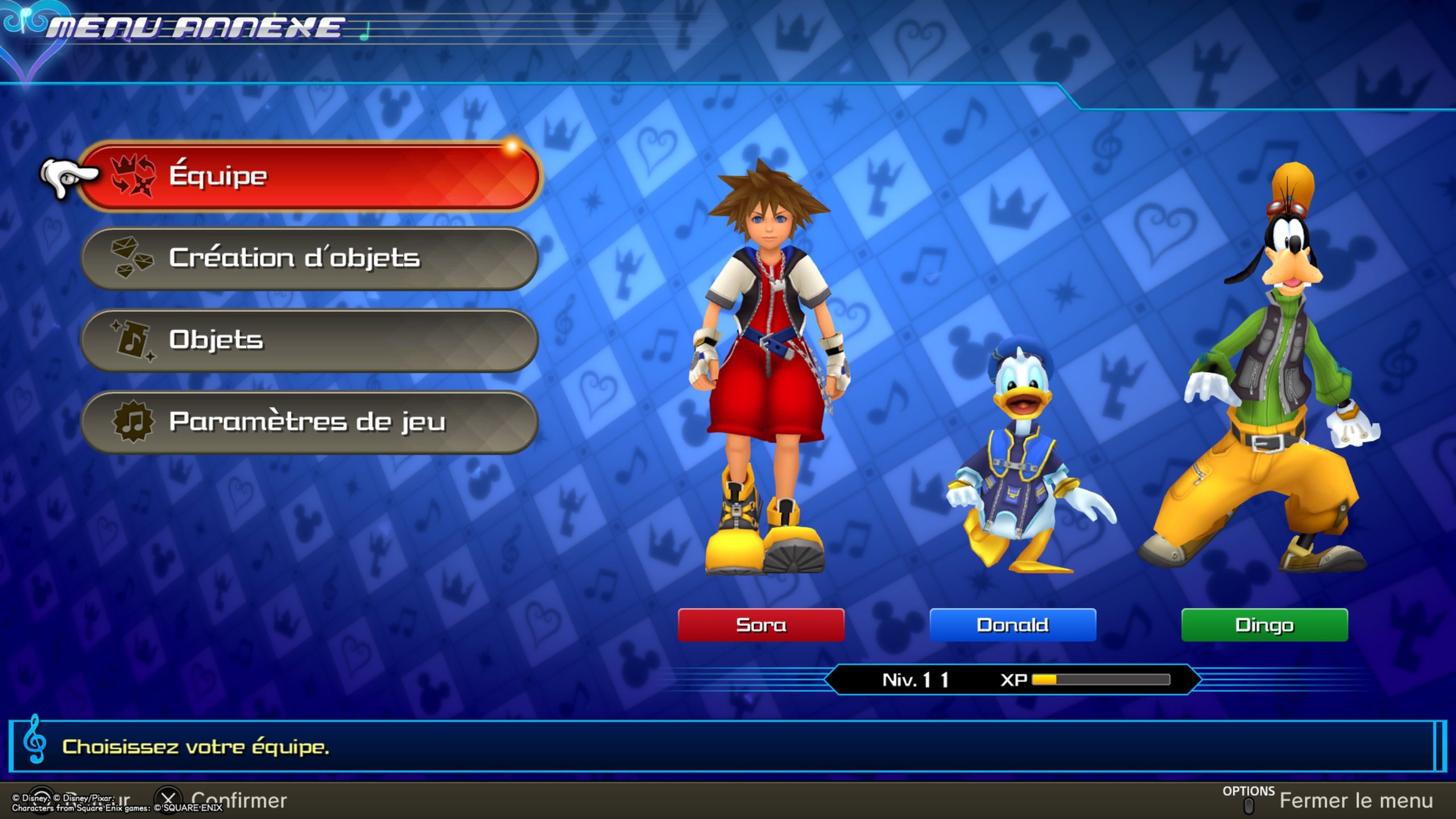This screenshot has width=1456, height=819.
Task: Click the red Sora name tag
Action: (761, 625)
